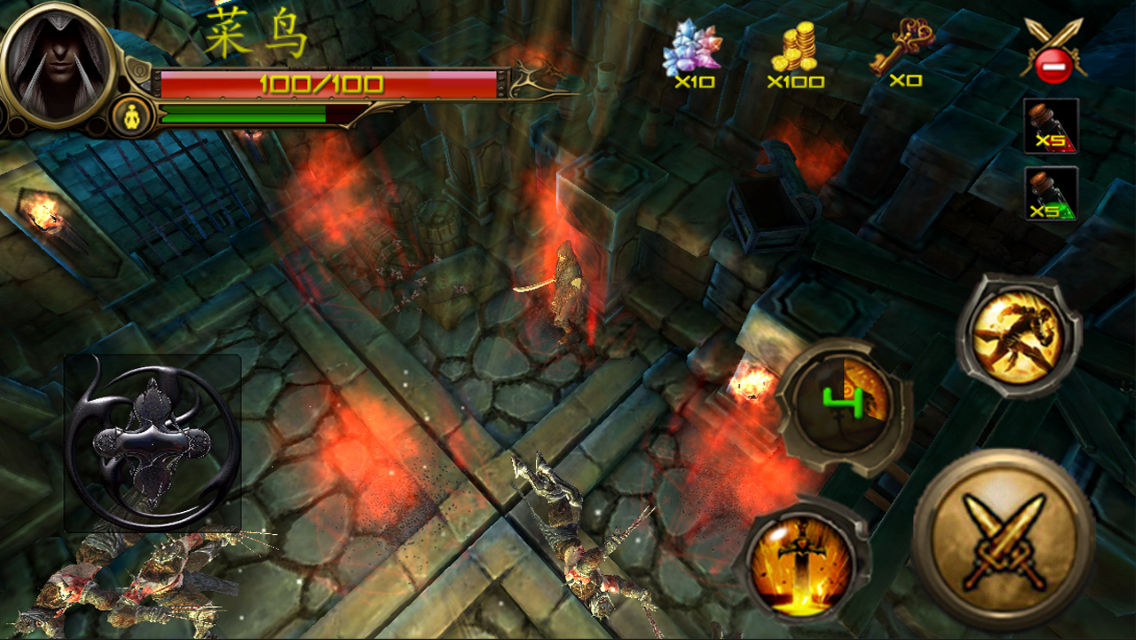Toggle the crossed swords red minus button

click(1053, 51)
